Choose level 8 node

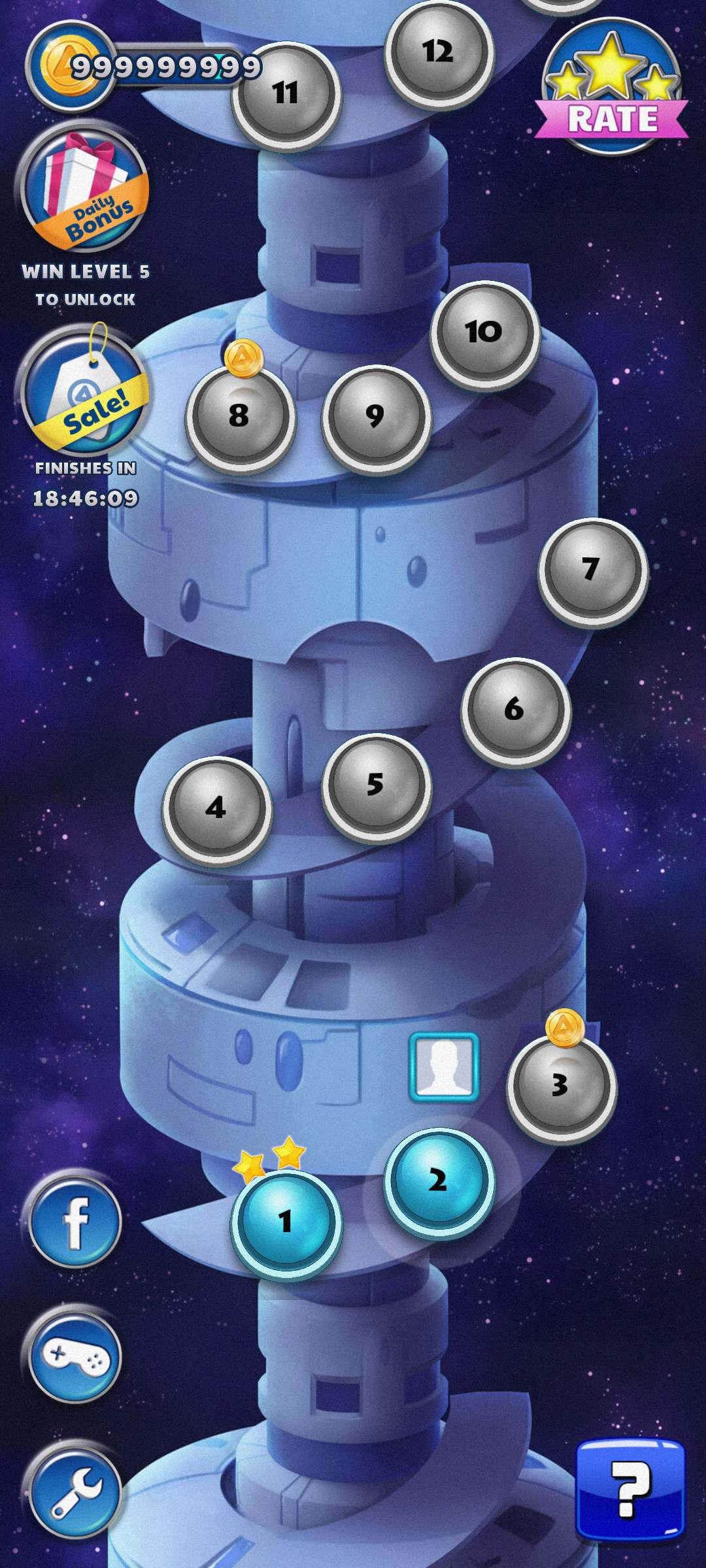tap(240, 417)
